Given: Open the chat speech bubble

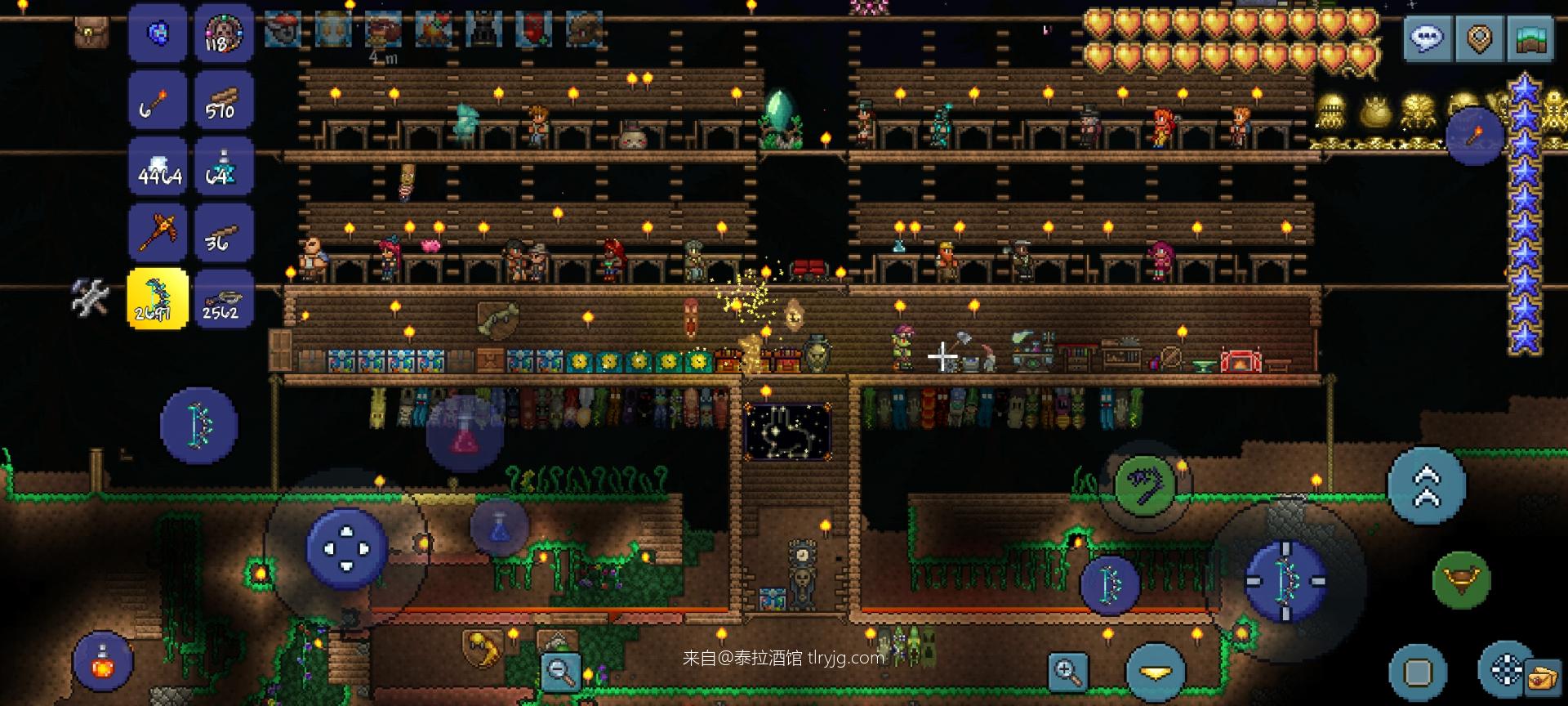Looking at the screenshot, I should pyautogui.click(x=1427, y=38).
